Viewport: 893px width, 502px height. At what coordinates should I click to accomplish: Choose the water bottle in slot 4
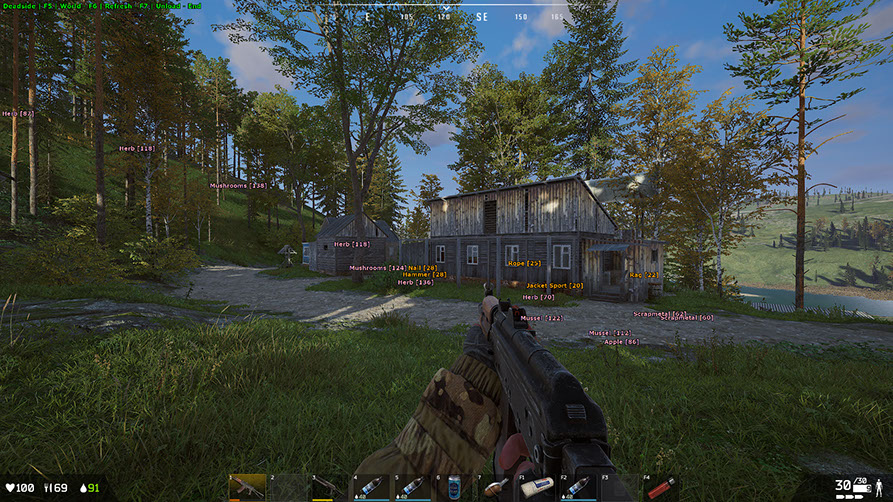click(370, 487)
